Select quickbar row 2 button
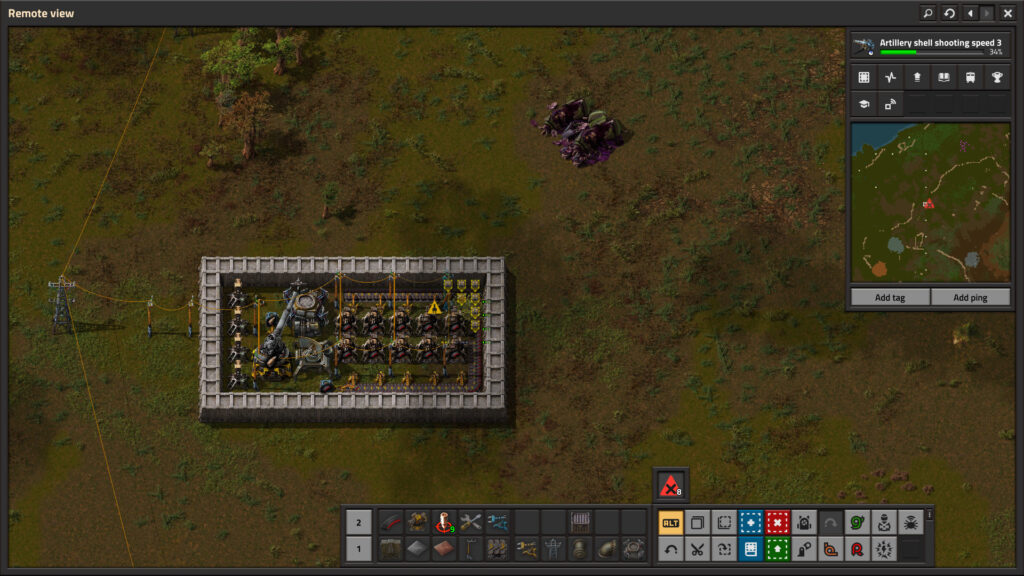This screenshot has width=1024, height=576. [x=360, y=522]
